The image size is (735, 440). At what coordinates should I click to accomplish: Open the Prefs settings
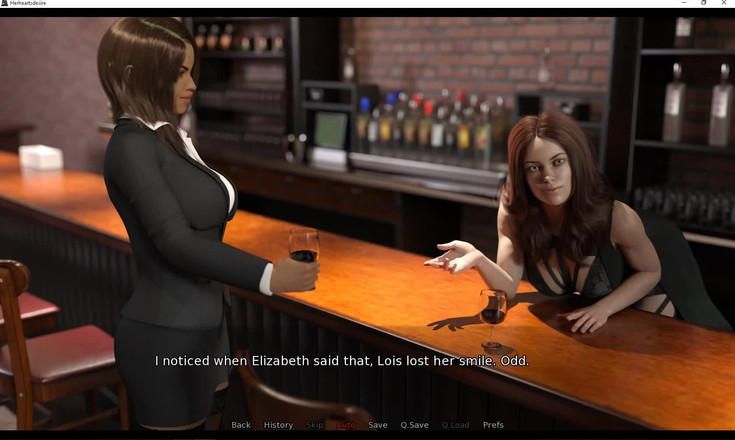pos(493,425)
